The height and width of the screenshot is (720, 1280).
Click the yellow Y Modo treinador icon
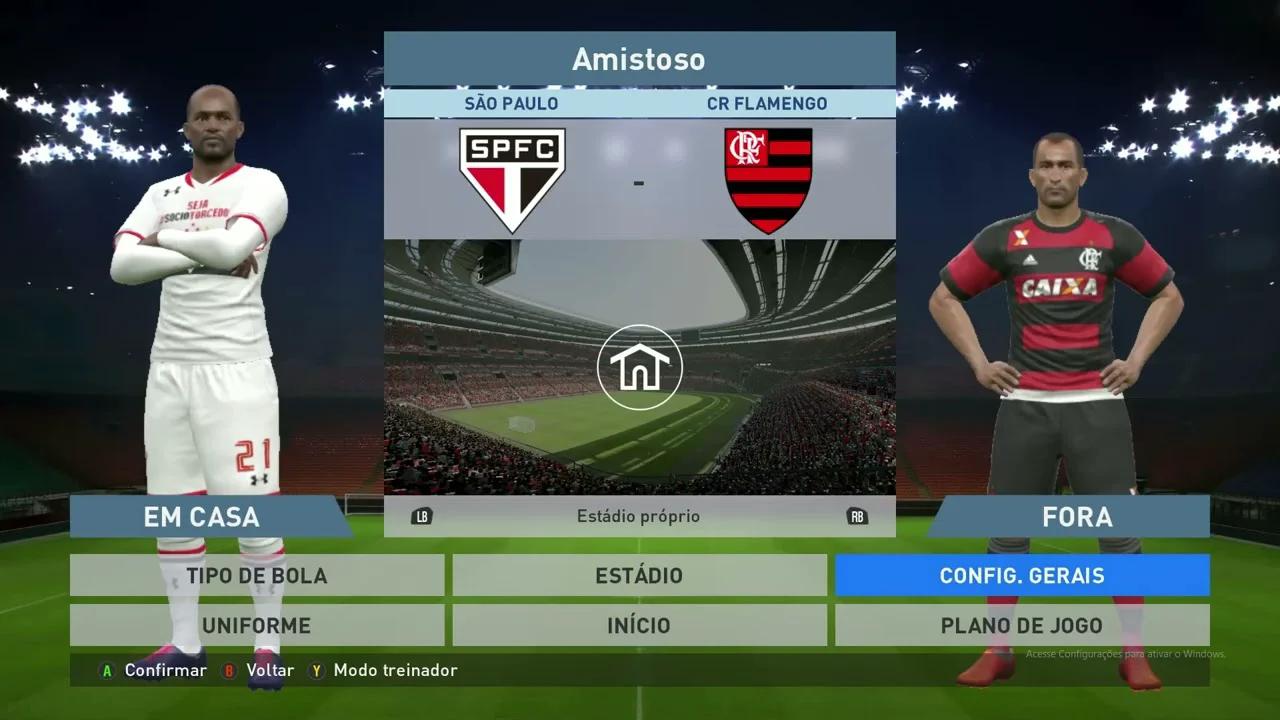click(316, 671)
